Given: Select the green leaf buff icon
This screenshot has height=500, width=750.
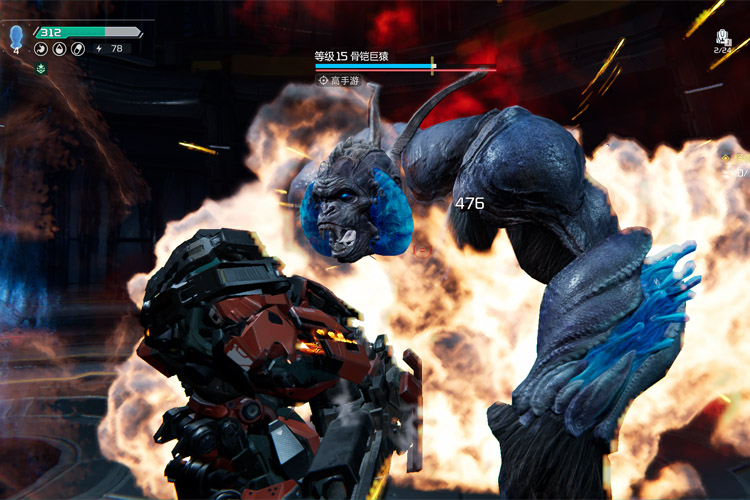Looking at the screenshot, I should click(x=41, y=68).
